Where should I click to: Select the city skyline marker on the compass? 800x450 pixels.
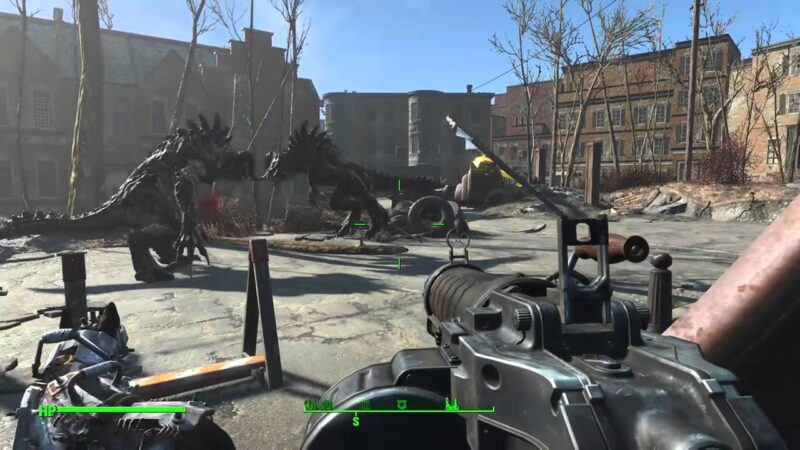tap(451, 404)
